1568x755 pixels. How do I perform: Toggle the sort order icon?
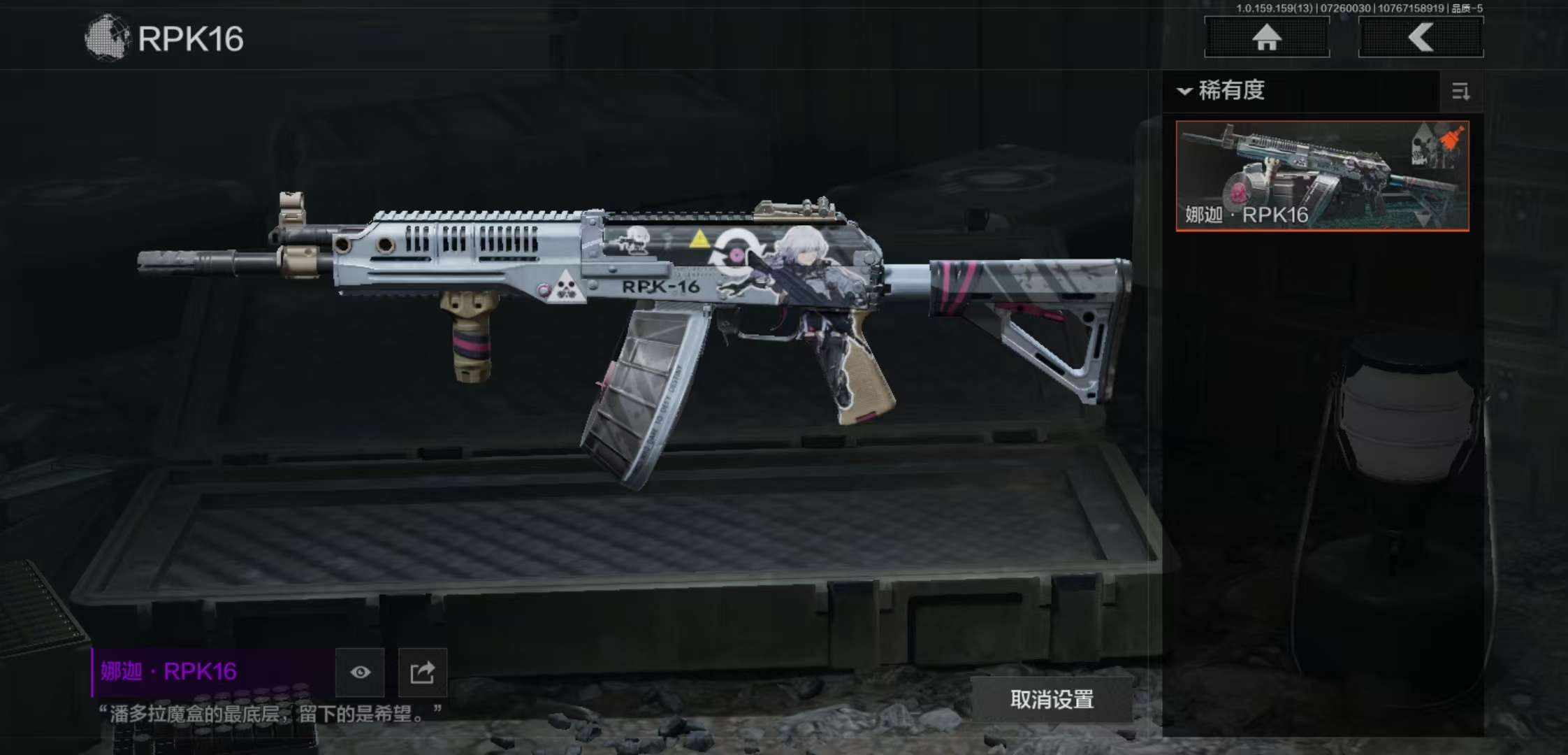click(1460, 92)
